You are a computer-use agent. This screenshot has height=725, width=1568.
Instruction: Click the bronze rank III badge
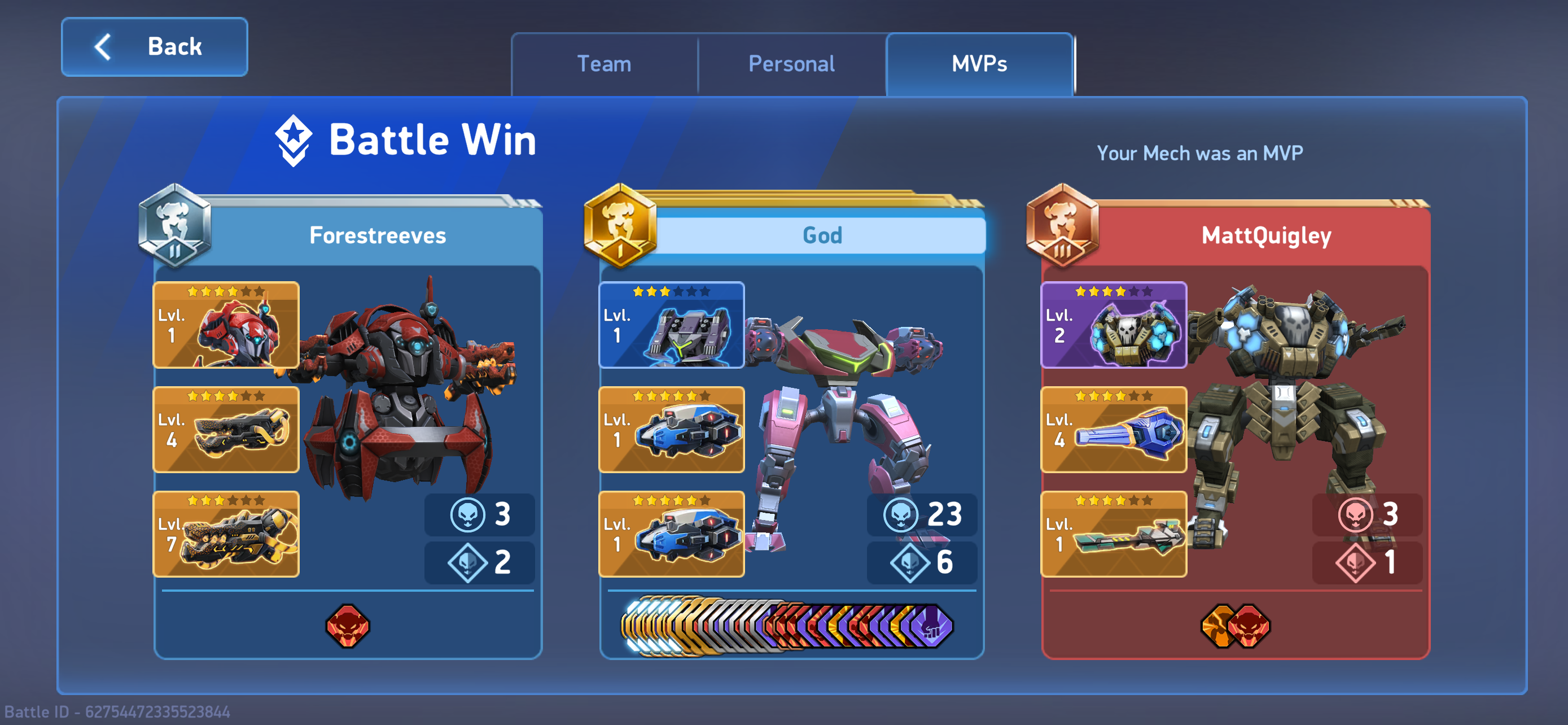coord(1062,226)
